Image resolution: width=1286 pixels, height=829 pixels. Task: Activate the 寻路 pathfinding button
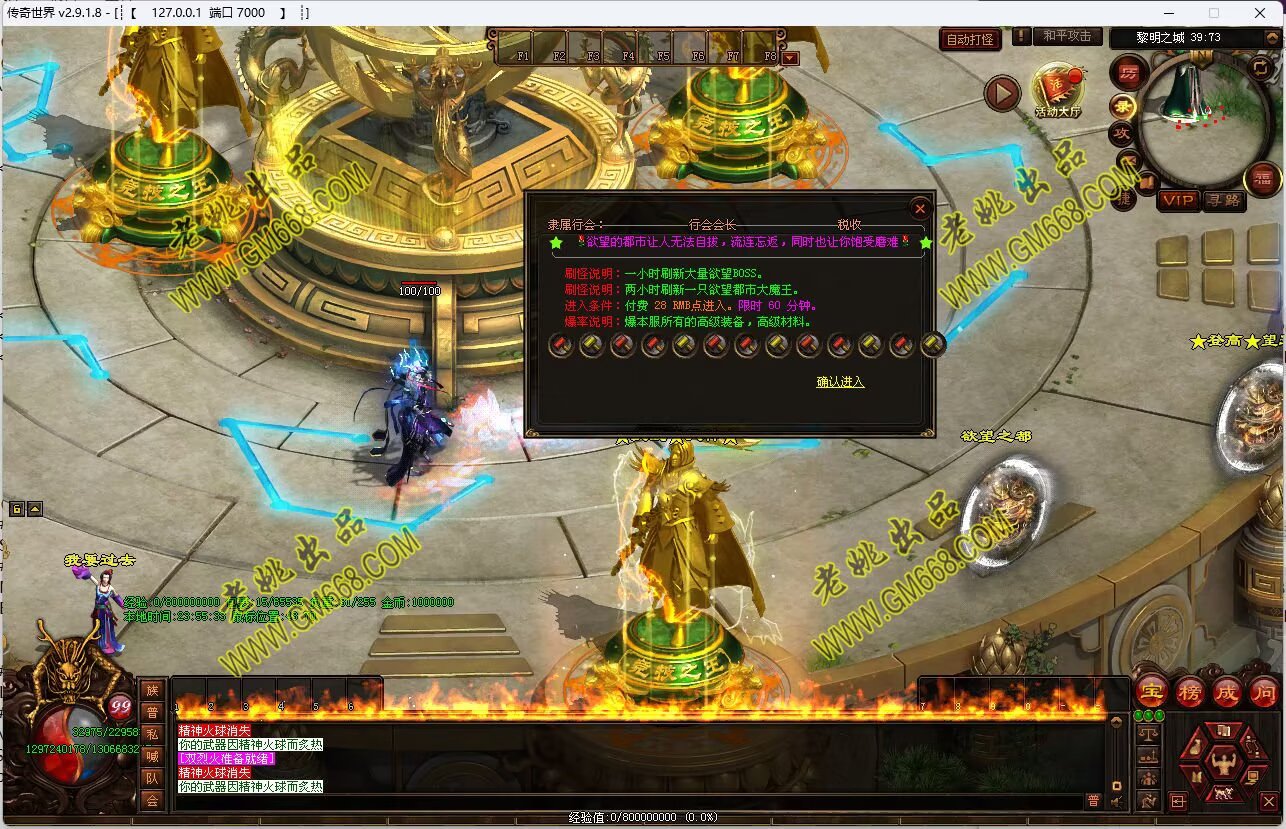[1222, 200]
